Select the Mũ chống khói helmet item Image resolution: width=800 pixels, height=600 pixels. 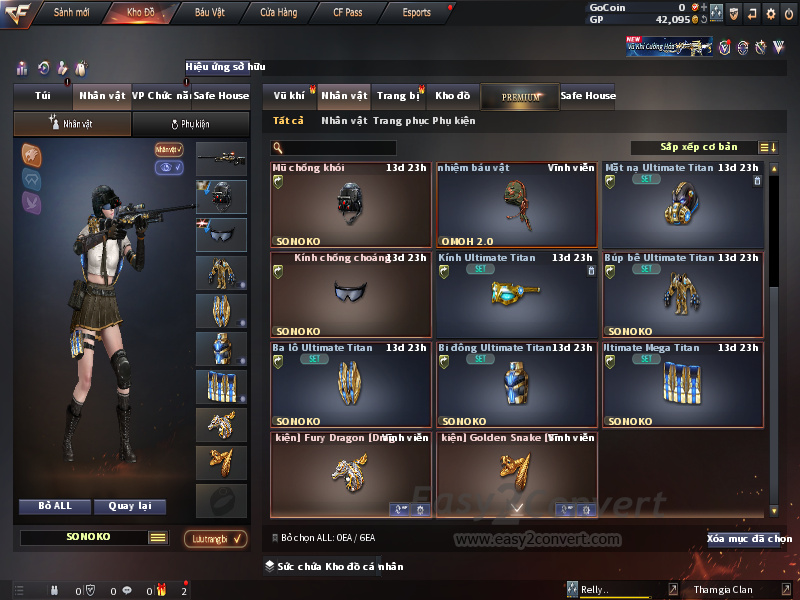[x=352, y=204]
